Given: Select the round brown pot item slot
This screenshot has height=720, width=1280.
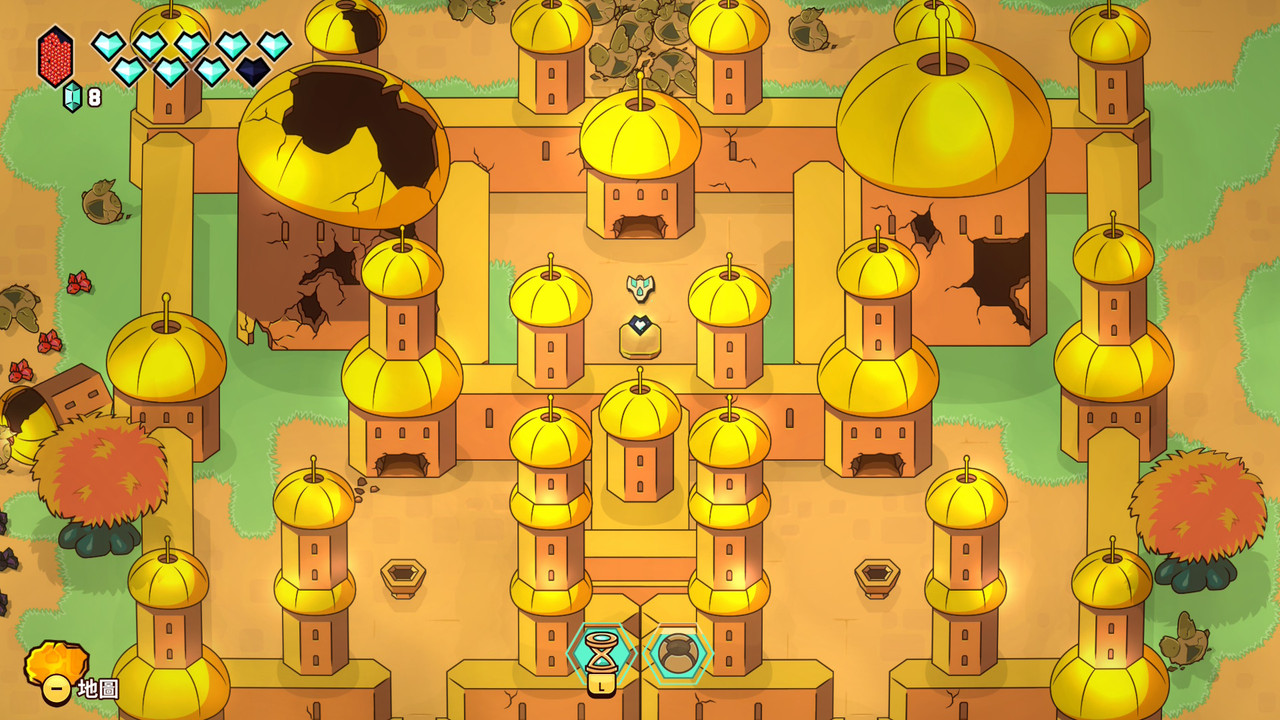Looking at the screenshot, I should 678,654.
